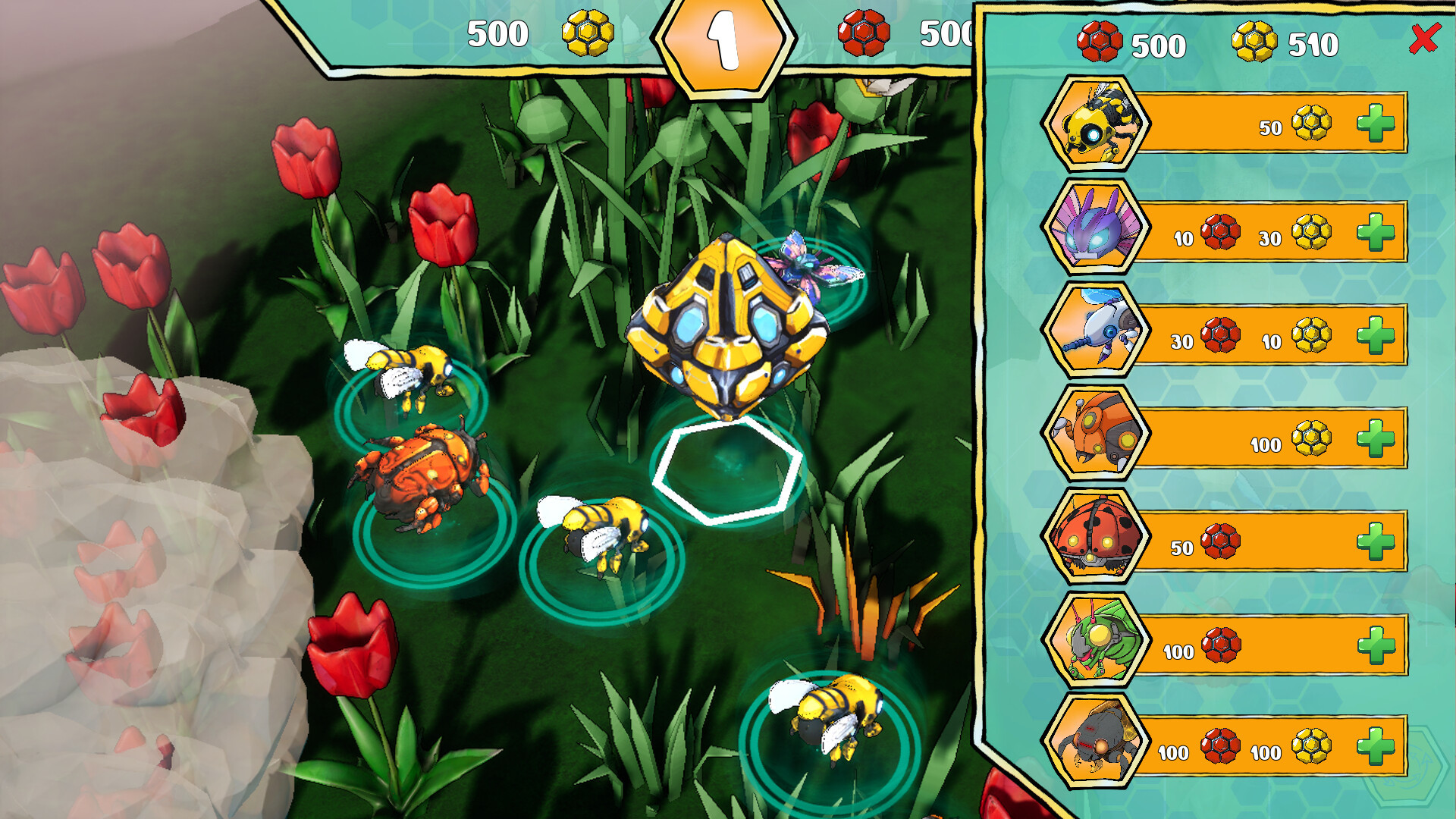Close the unit shop with the red X
This screenshot has height=819, width=1456.
click(x=1424, y=38)
